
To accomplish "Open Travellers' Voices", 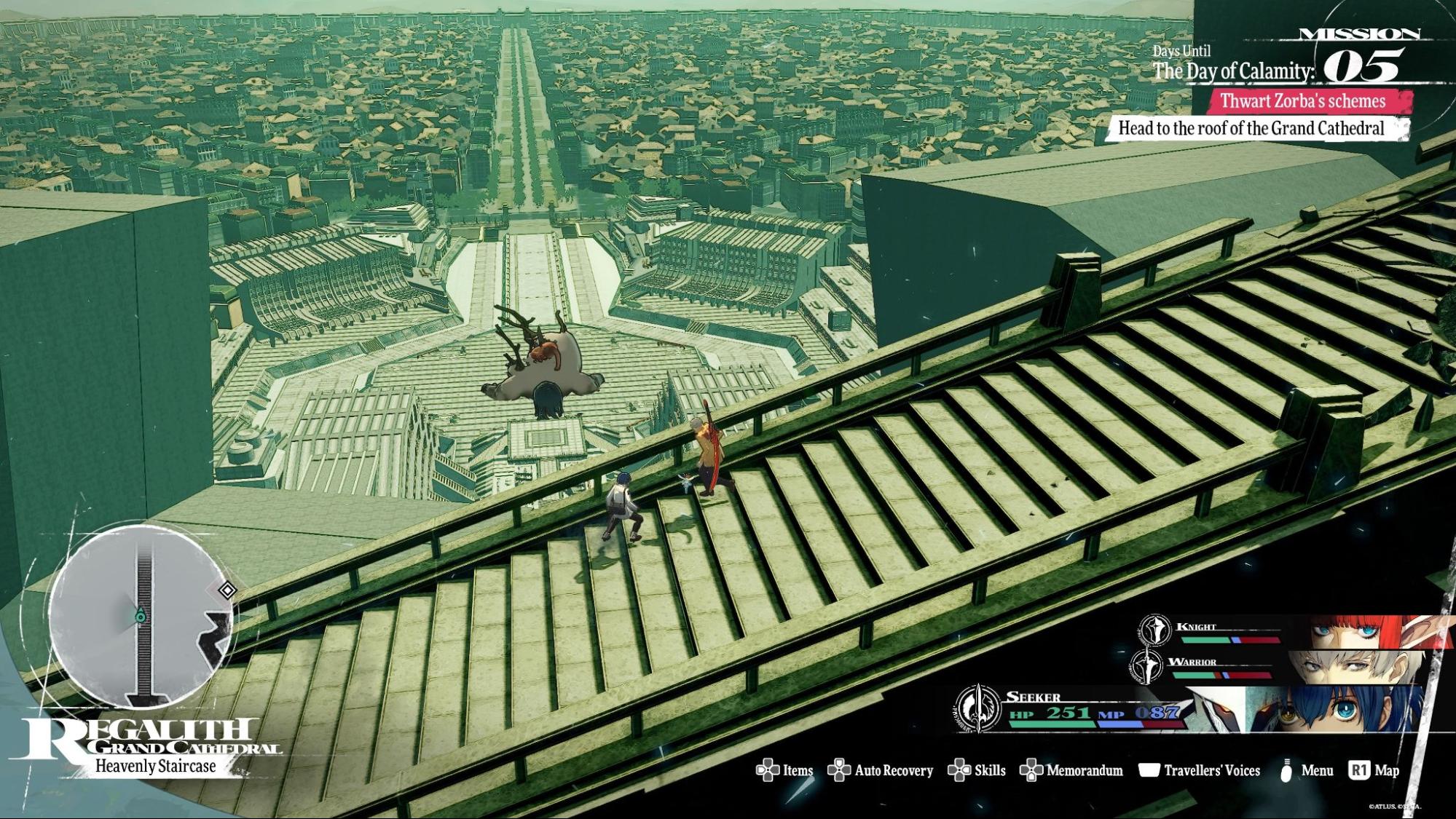I will click(x=1200, y=770).
